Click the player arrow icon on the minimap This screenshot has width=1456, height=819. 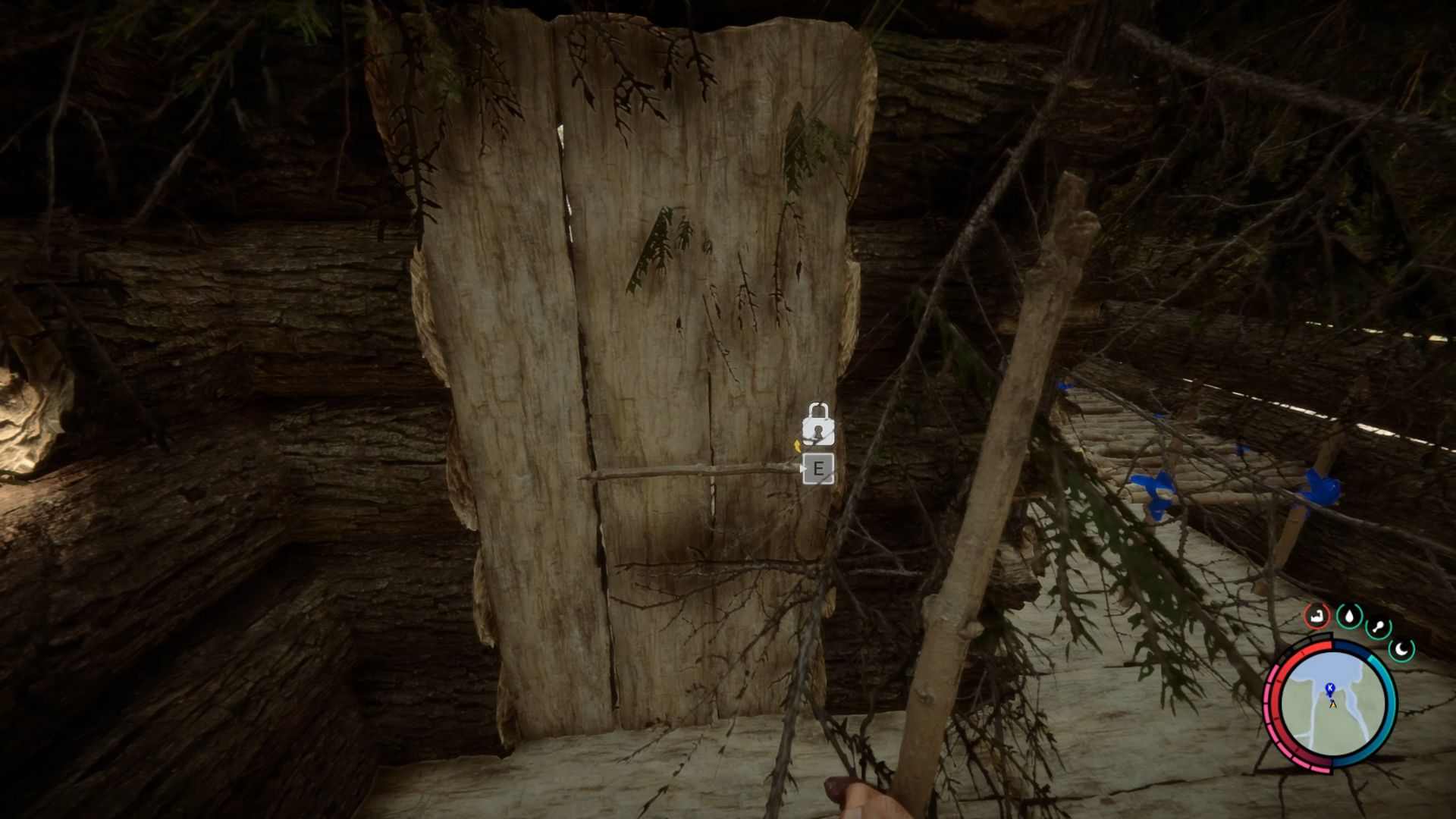coord(1333,704)
